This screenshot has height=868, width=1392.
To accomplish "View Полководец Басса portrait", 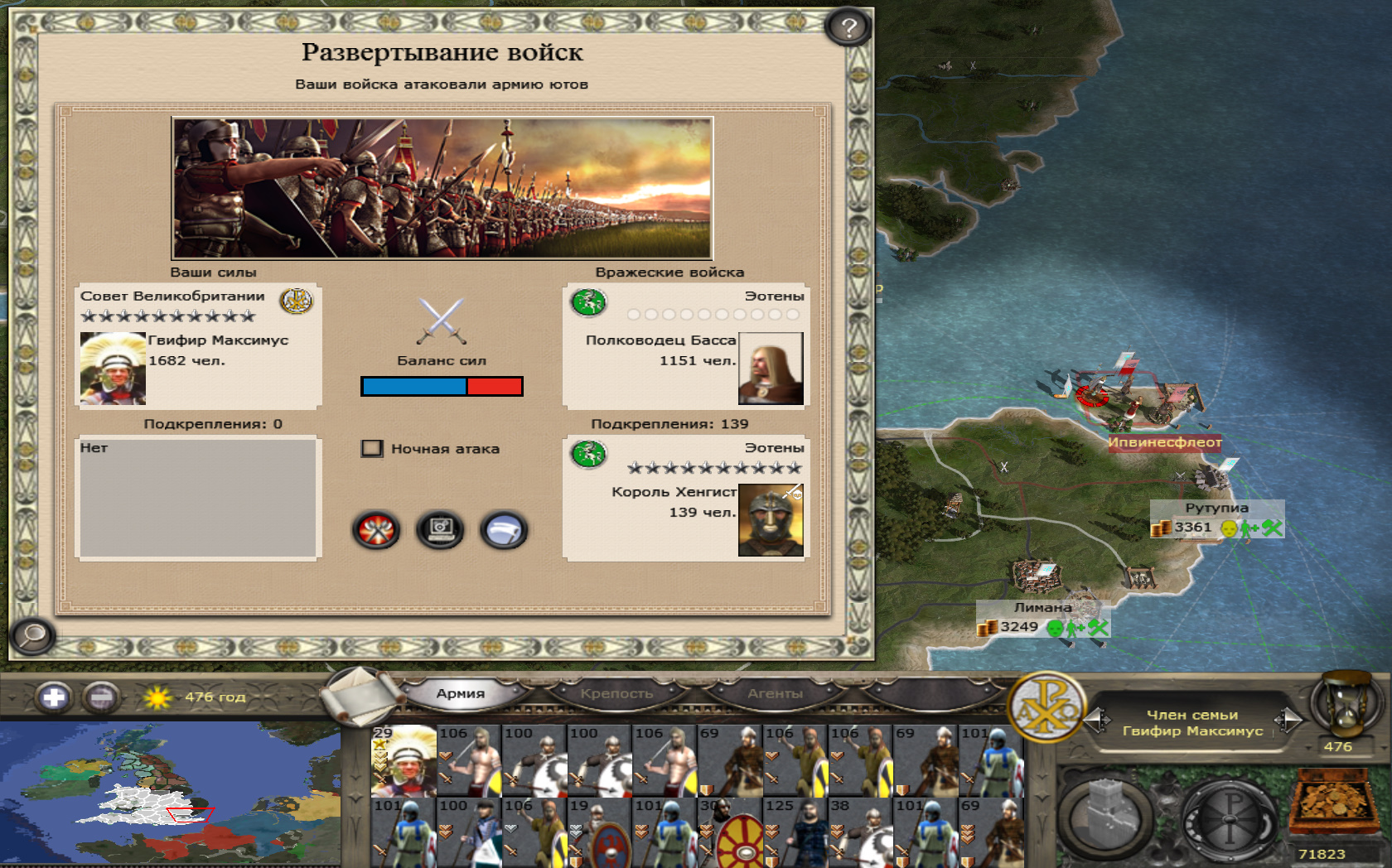I will [x=771, y=369].
